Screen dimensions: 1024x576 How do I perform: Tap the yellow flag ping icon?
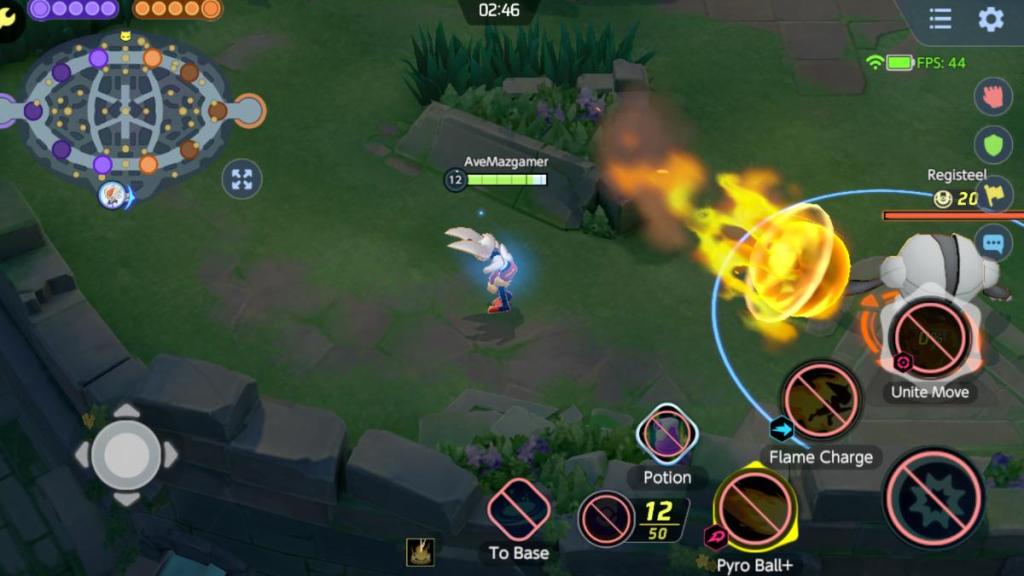pyautogui.click(x=993, y=194)
